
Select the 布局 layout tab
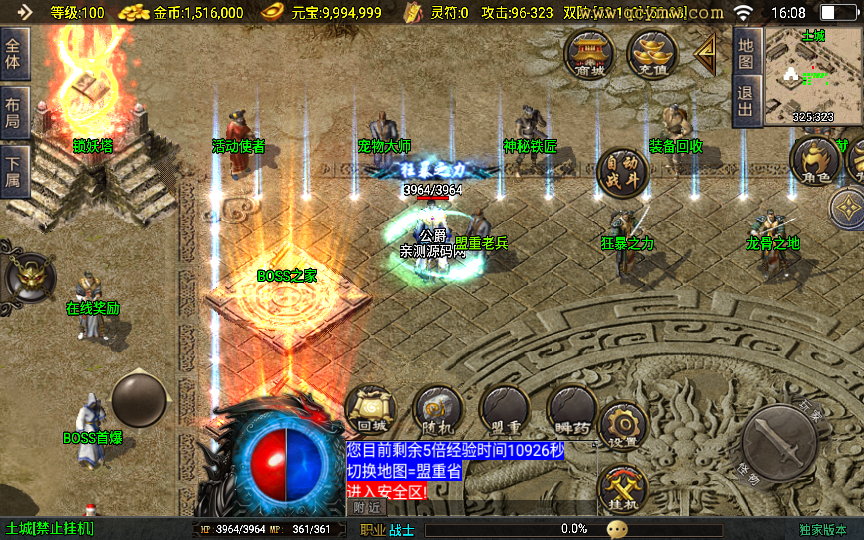14,113
